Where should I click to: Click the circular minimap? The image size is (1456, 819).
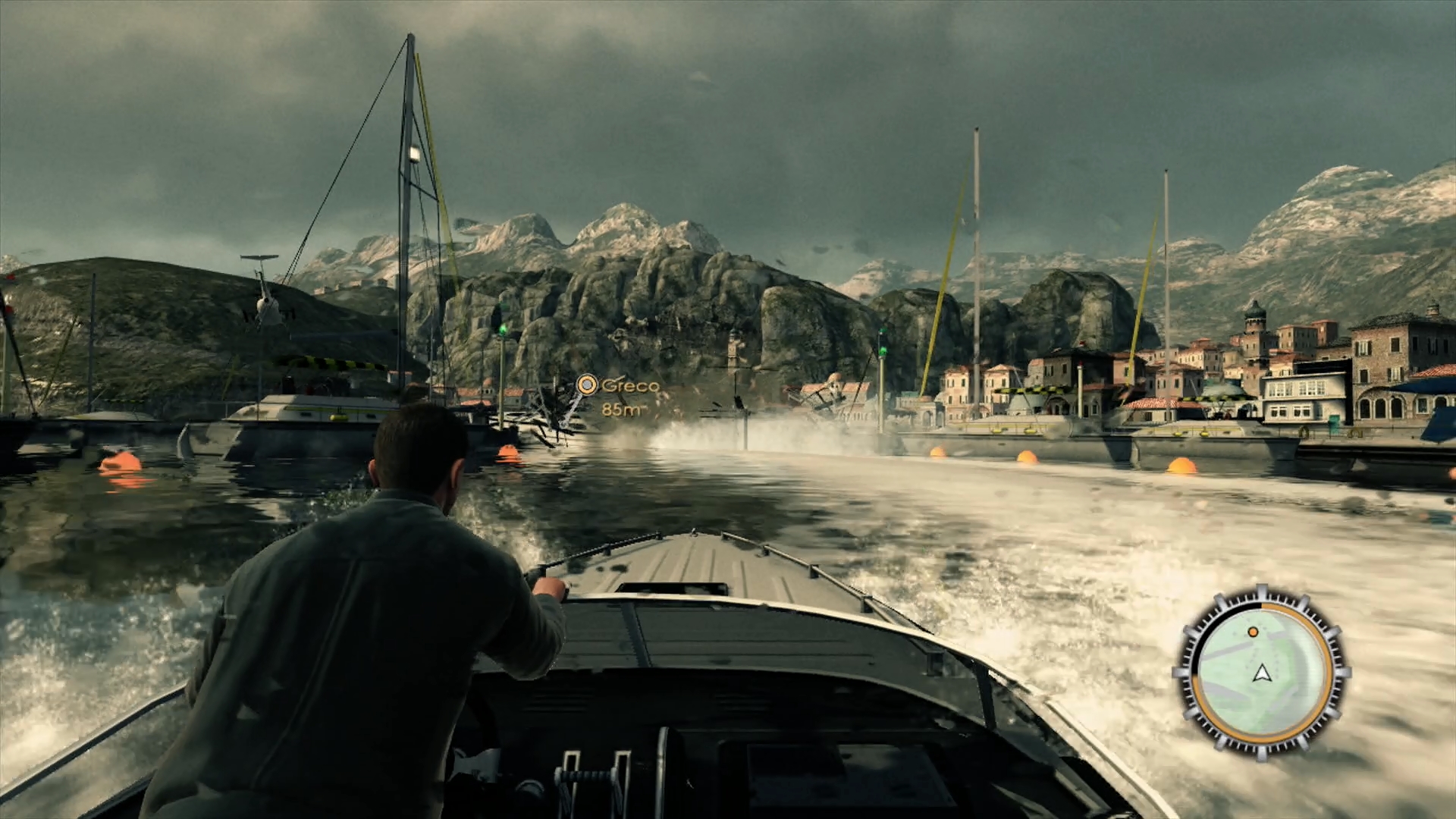[1261, 672]
